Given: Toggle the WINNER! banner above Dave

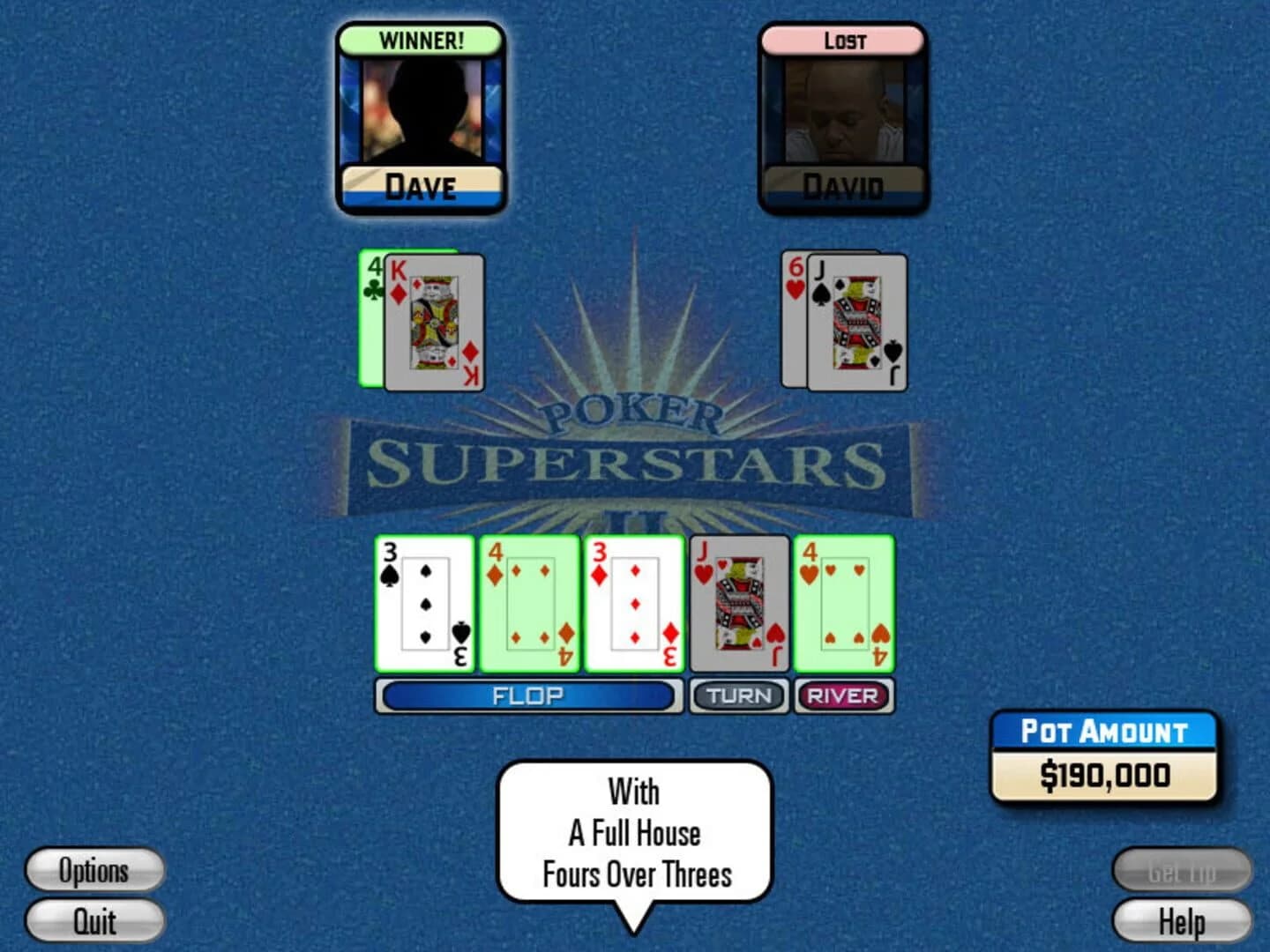Looking at the screenshot, I should pos(421,41).
